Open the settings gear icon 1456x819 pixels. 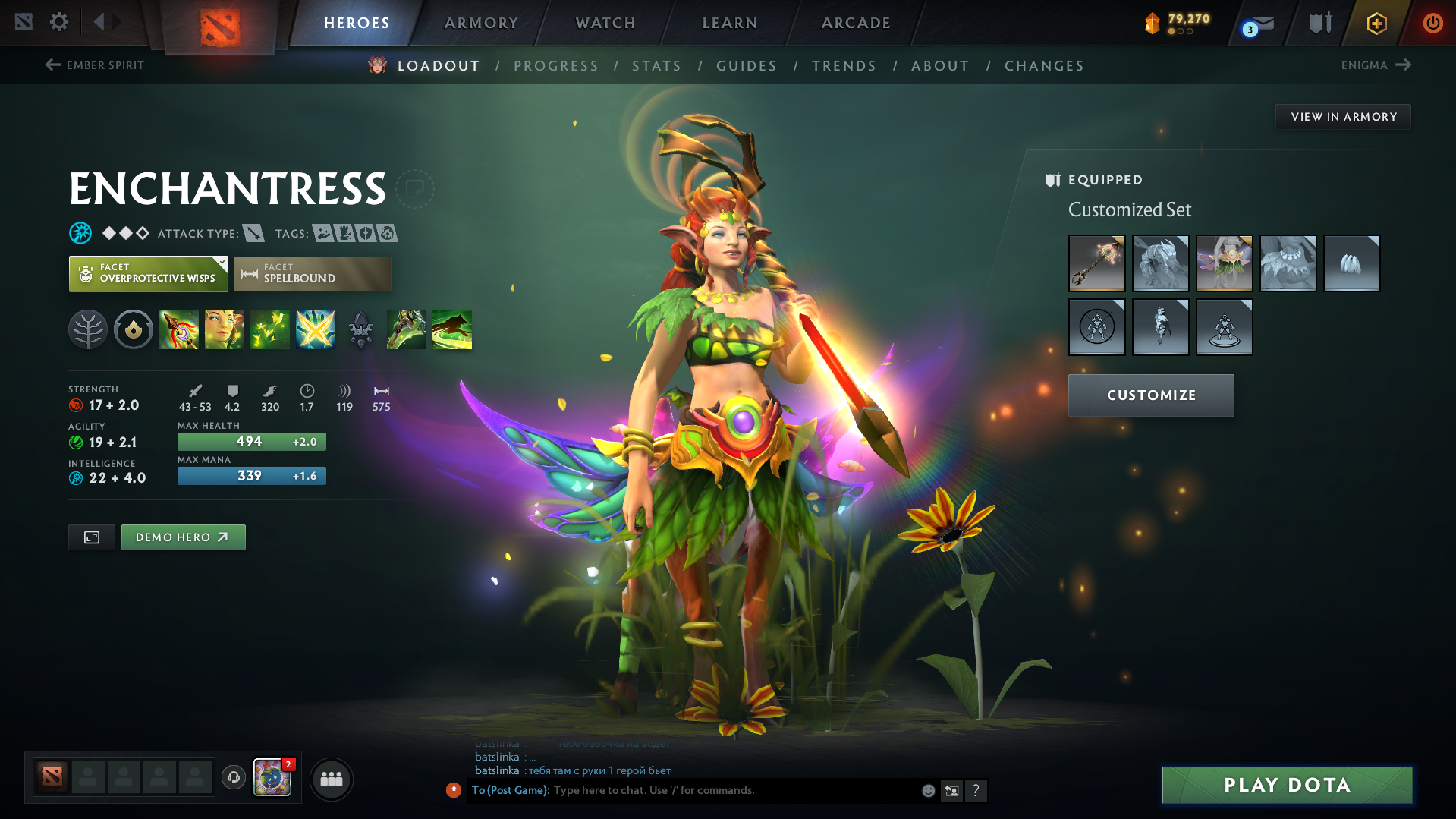click(x=59, y=22)
